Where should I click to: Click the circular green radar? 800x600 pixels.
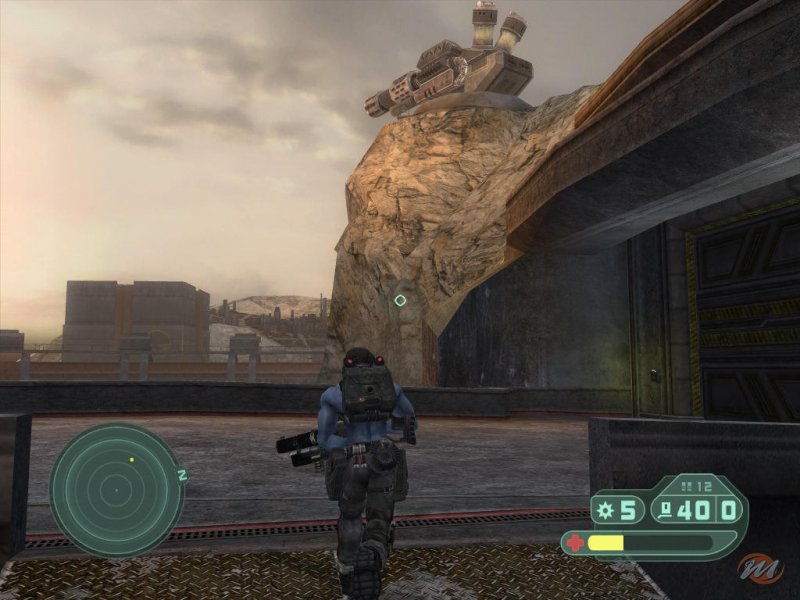[117, 490]
